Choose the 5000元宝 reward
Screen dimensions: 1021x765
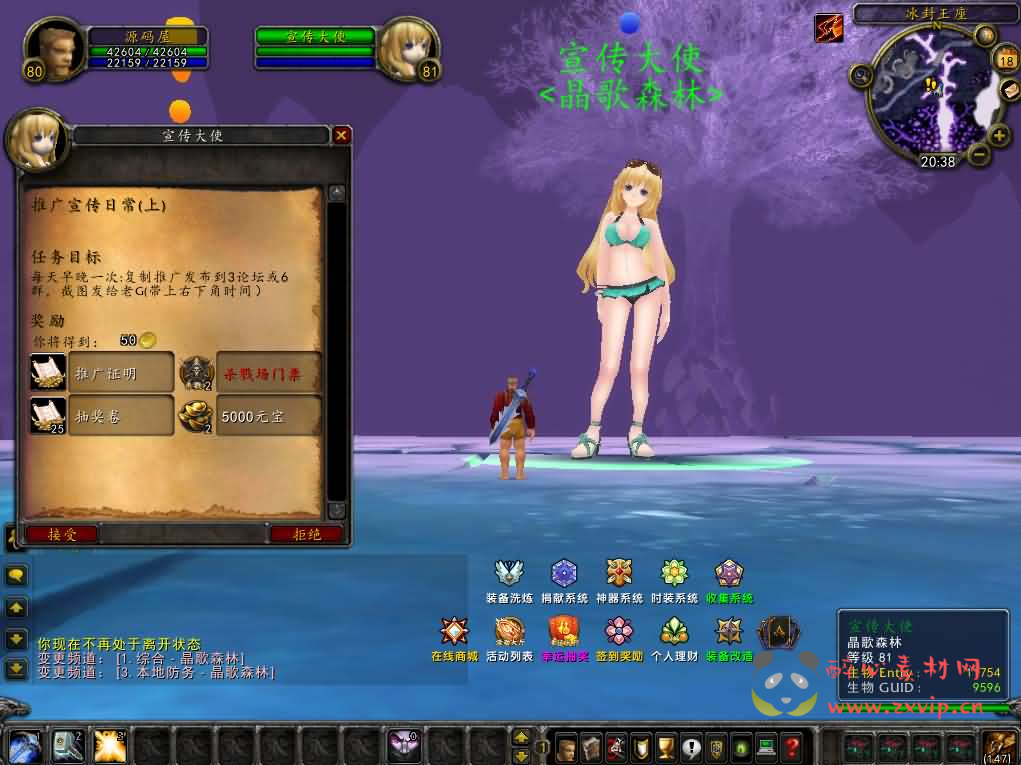[250, 416]
